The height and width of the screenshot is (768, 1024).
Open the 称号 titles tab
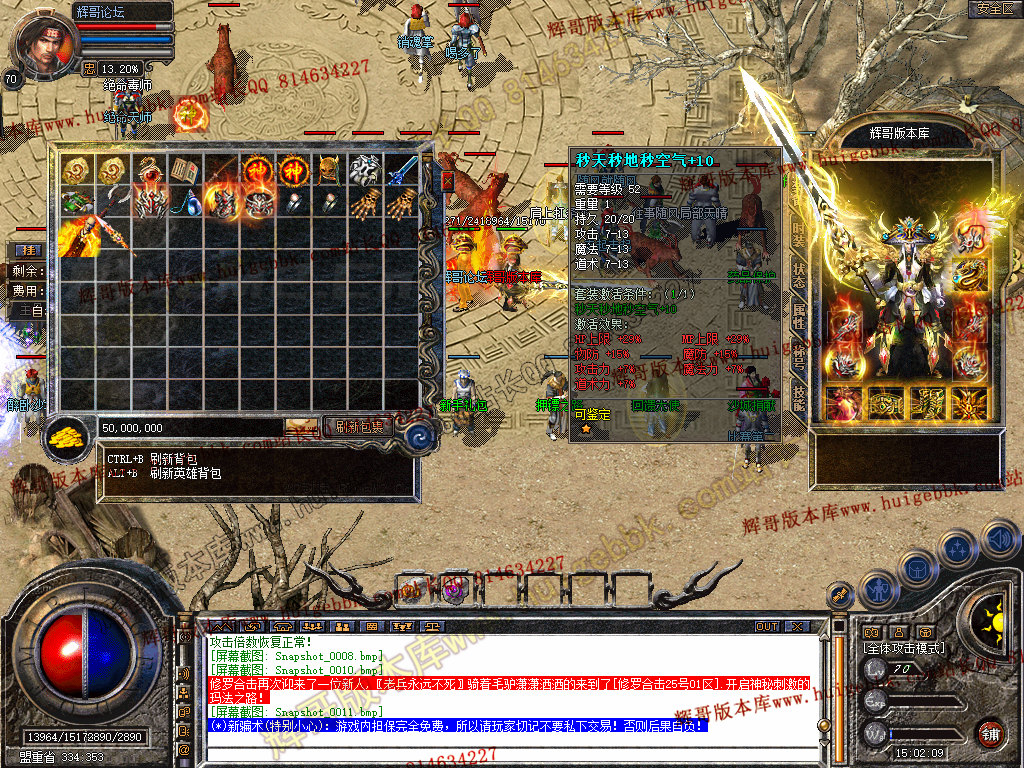798,356
